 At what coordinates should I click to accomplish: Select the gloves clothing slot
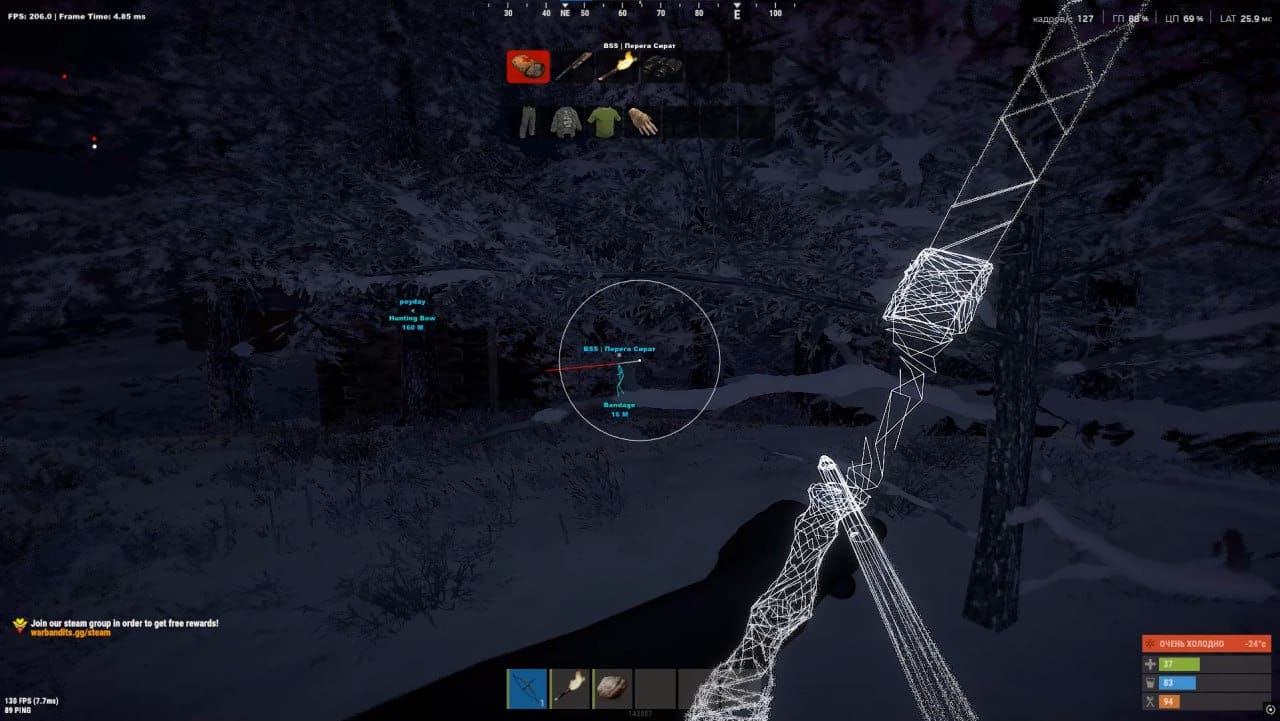pyautogui.click(x=642, y=122)
